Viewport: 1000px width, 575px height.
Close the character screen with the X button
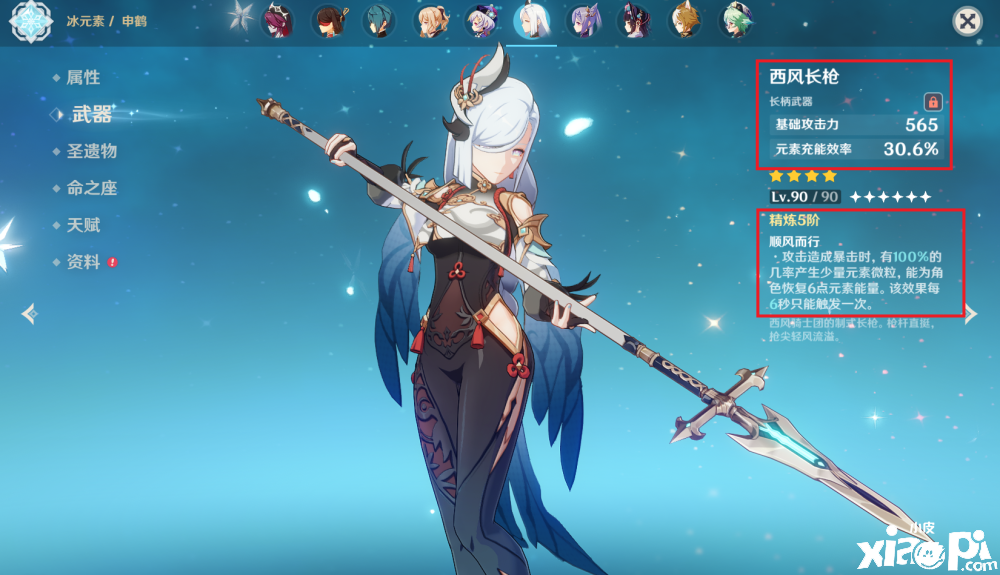click(966, 21)
